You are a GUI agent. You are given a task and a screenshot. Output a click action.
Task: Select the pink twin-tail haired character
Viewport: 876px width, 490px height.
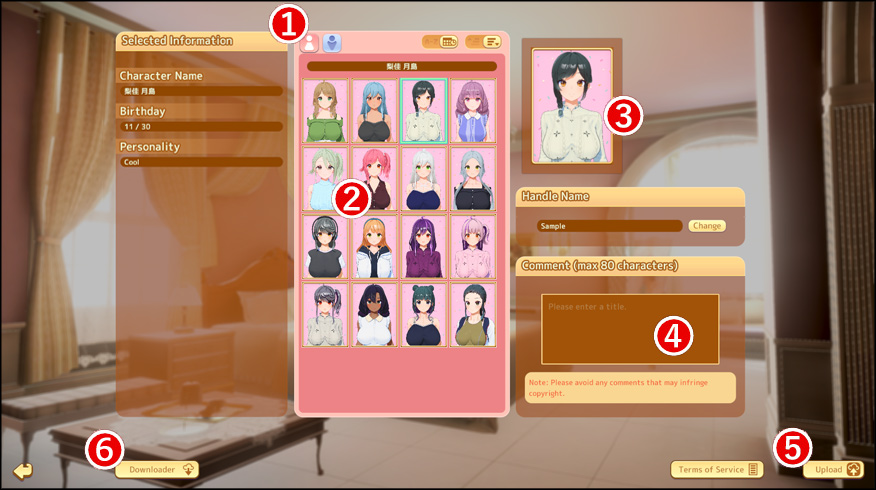point(374,179)
